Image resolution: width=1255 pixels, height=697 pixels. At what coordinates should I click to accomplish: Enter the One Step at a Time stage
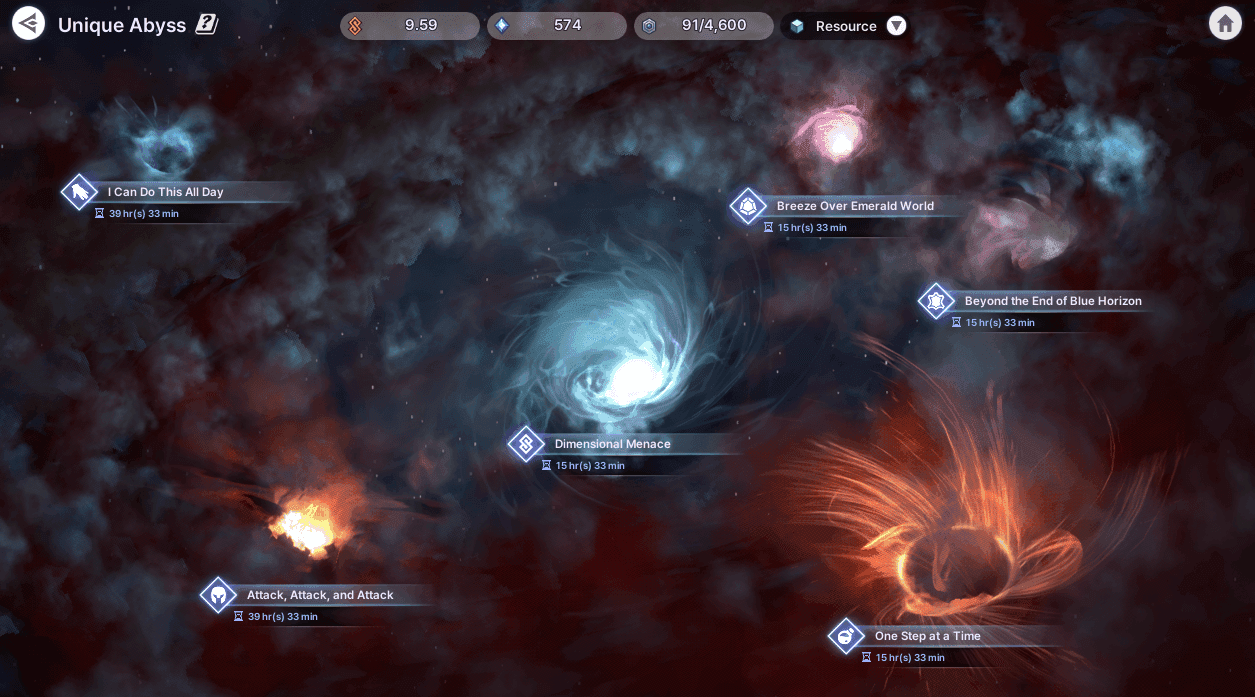tap(926, 636)
